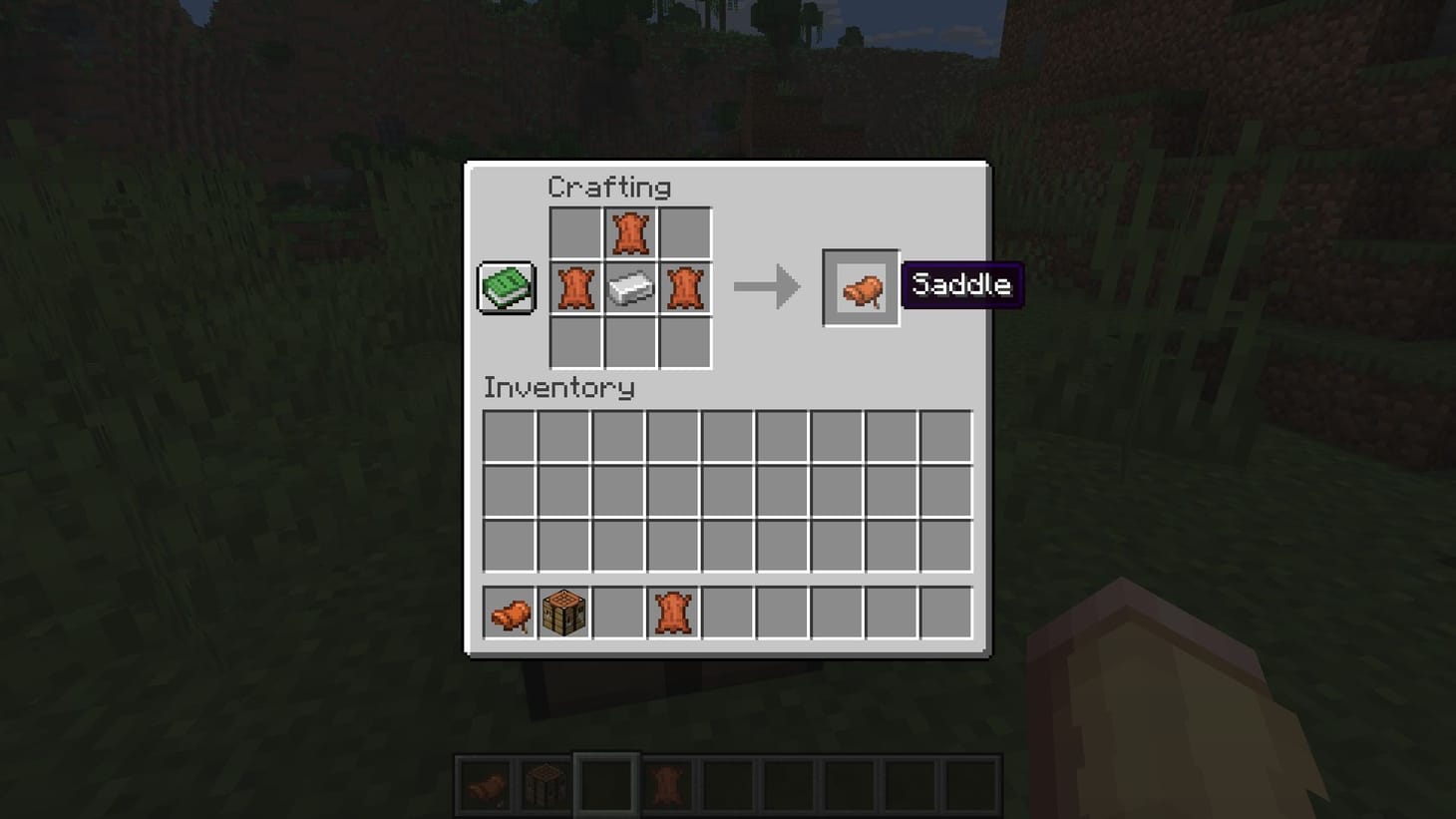Select the leather right of the iron ingot
Screen dimensions: 1456x819
click(685, 288)
